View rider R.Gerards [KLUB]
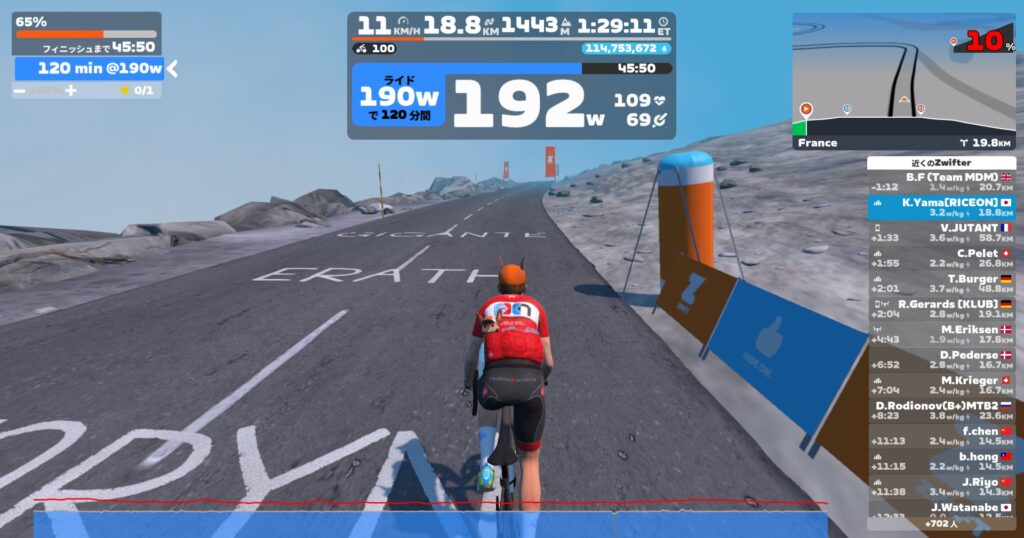 point(941,309)
